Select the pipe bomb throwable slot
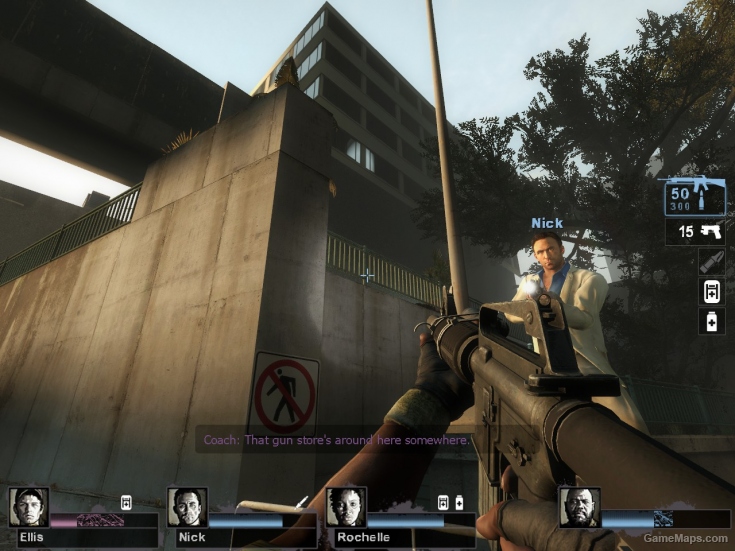 point(711,262)
